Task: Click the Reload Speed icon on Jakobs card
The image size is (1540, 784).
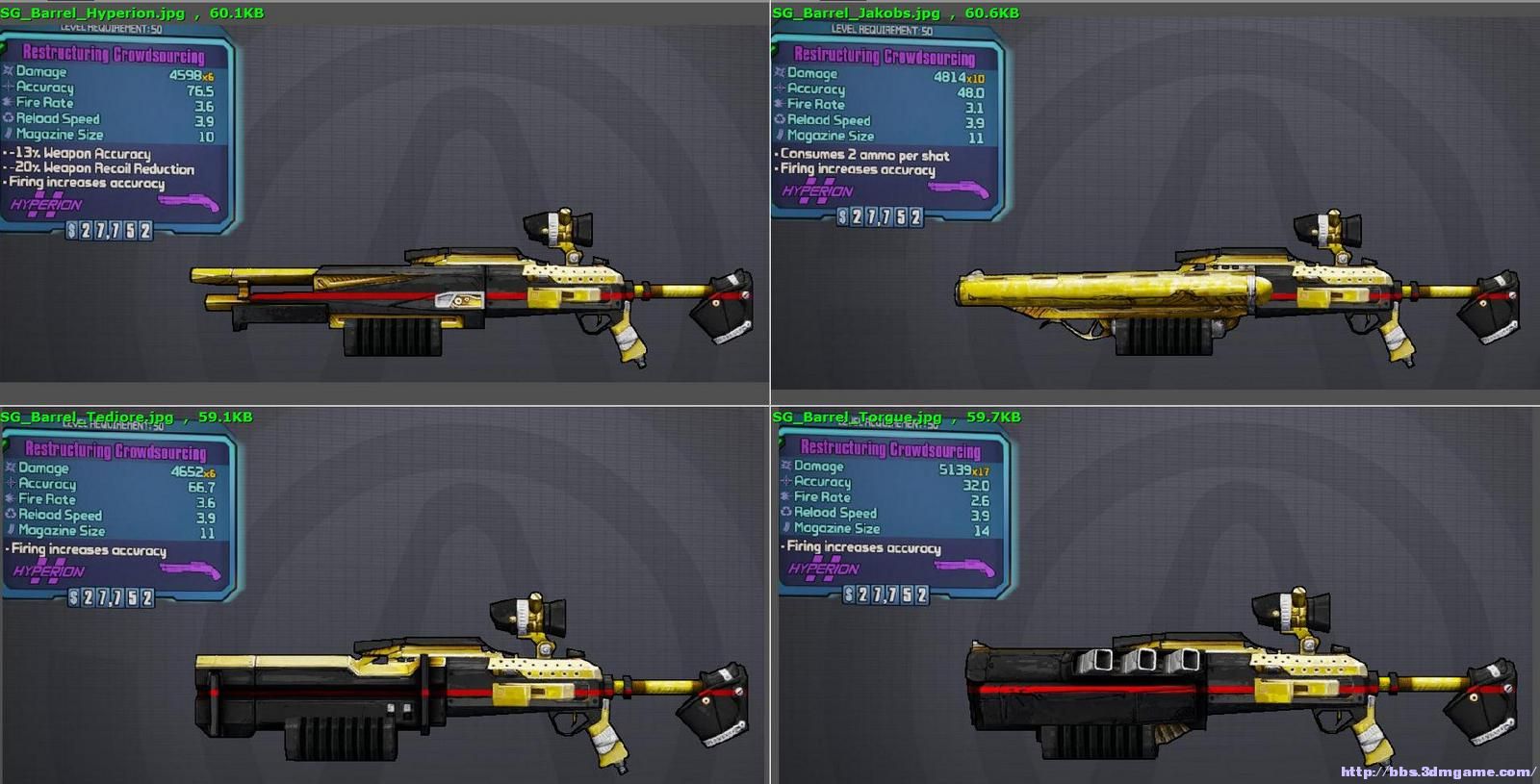Action: [x=780, y=119]
